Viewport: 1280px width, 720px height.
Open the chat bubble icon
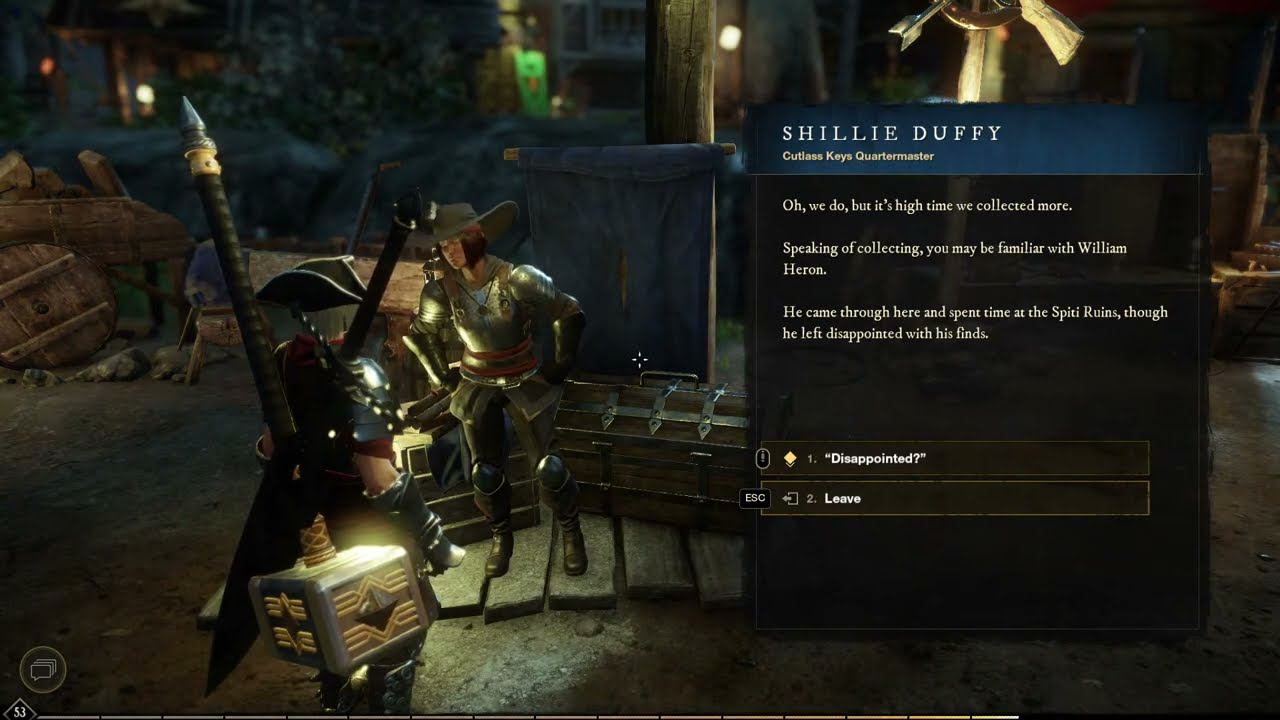(43, 668)
